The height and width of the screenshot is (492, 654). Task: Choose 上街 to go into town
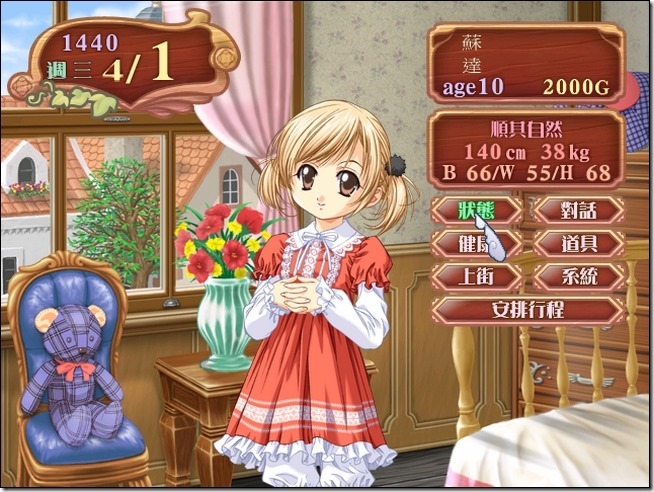[x=476, y=276]
